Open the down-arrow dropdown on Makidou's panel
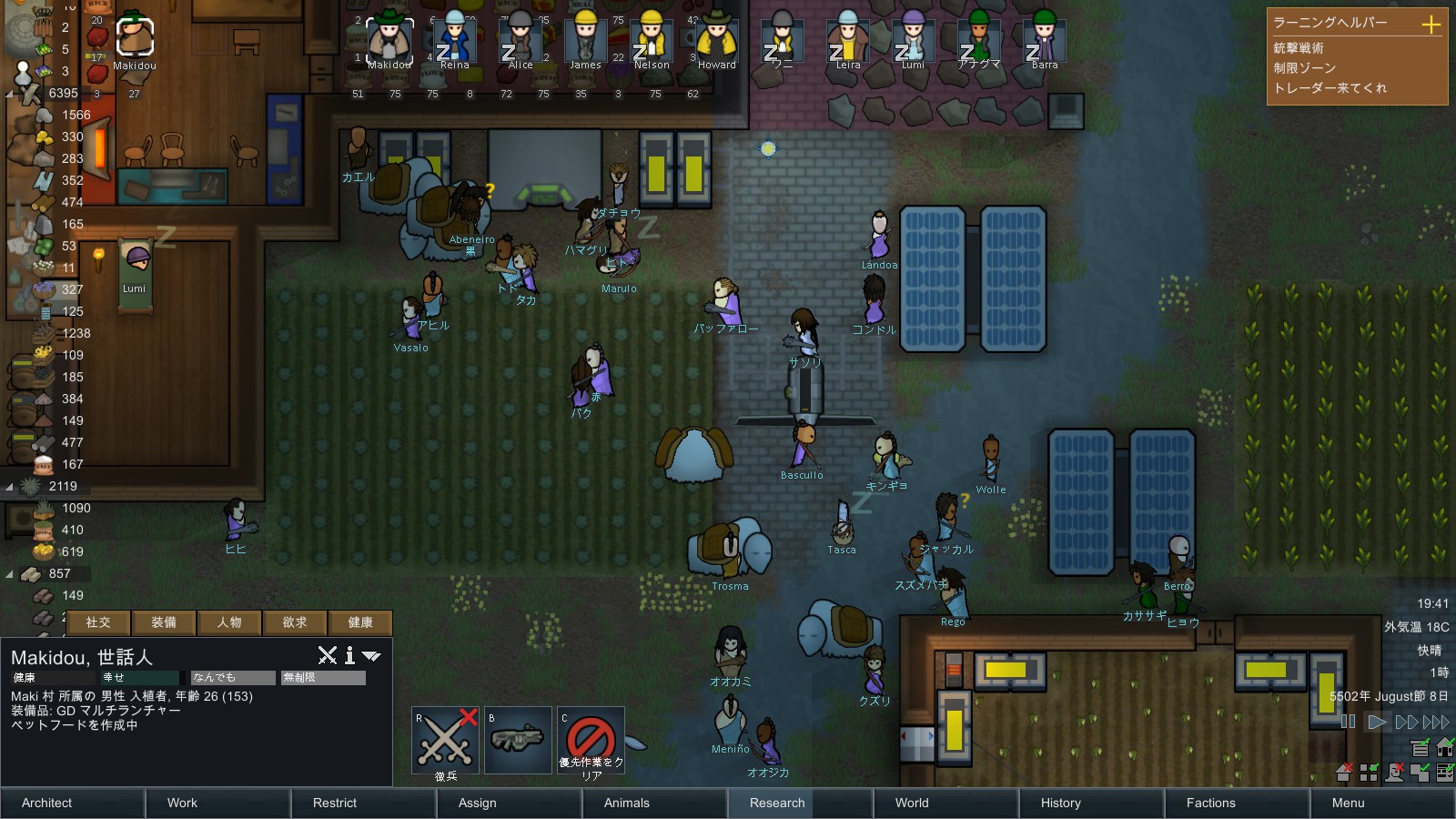 369,656
